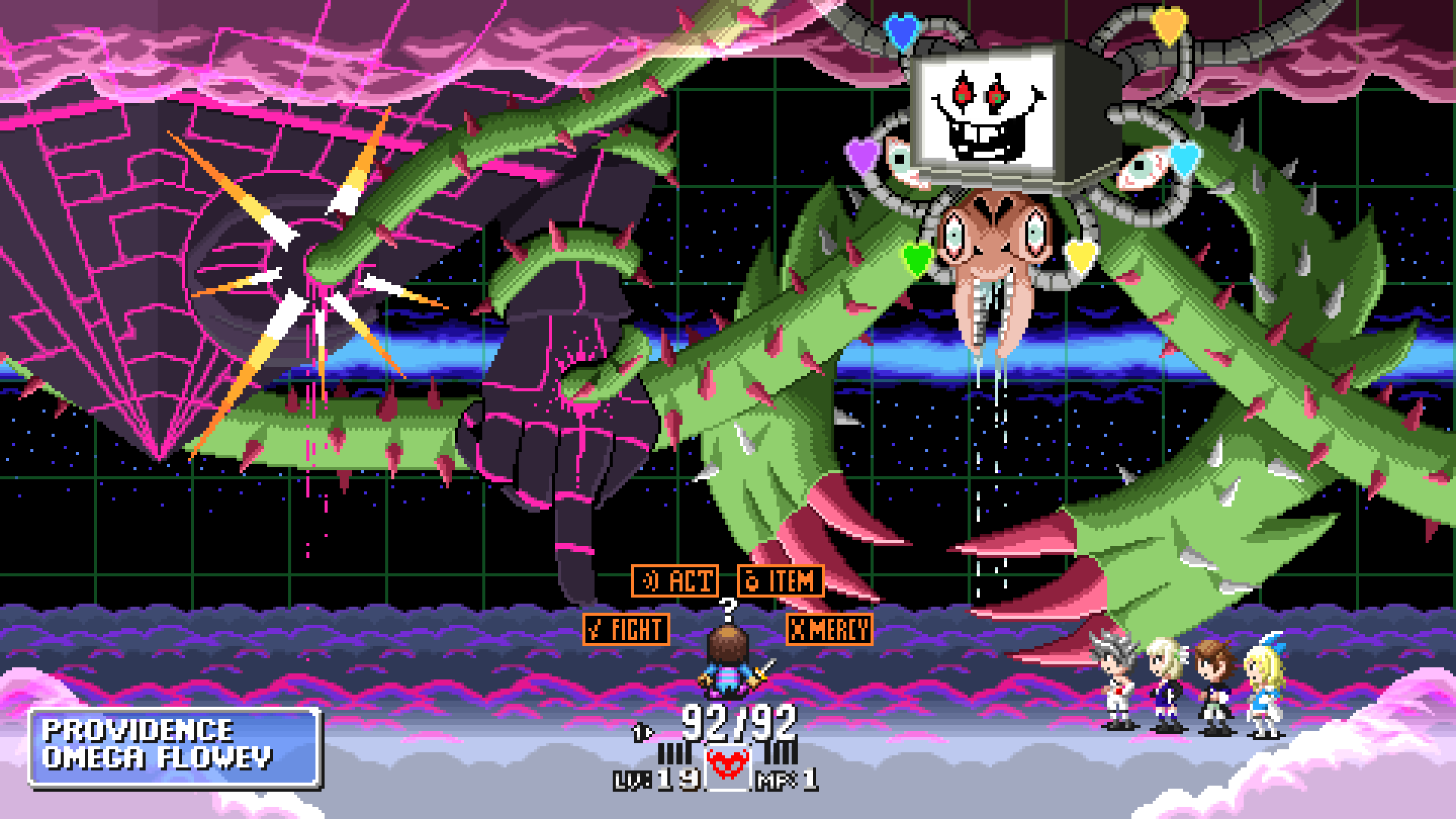Click Flowey's grinning face on the TV screen

(986, 110)
